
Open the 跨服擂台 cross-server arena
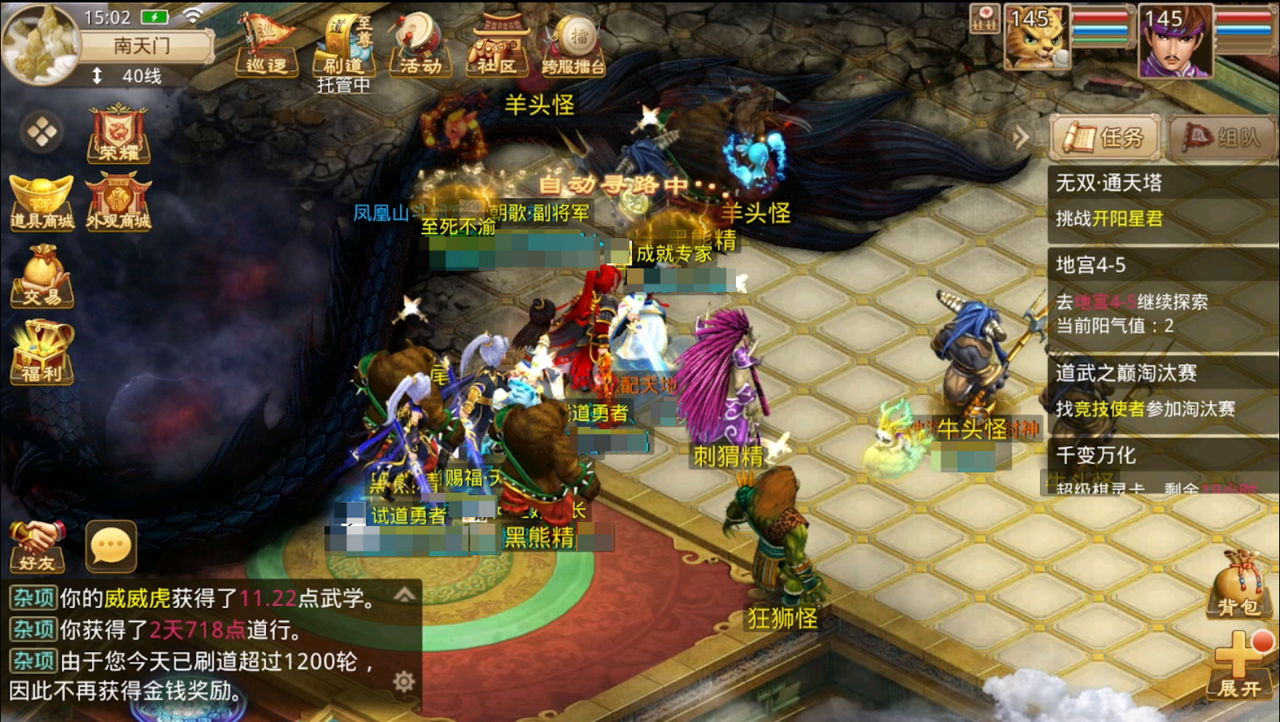pos(574,45)
